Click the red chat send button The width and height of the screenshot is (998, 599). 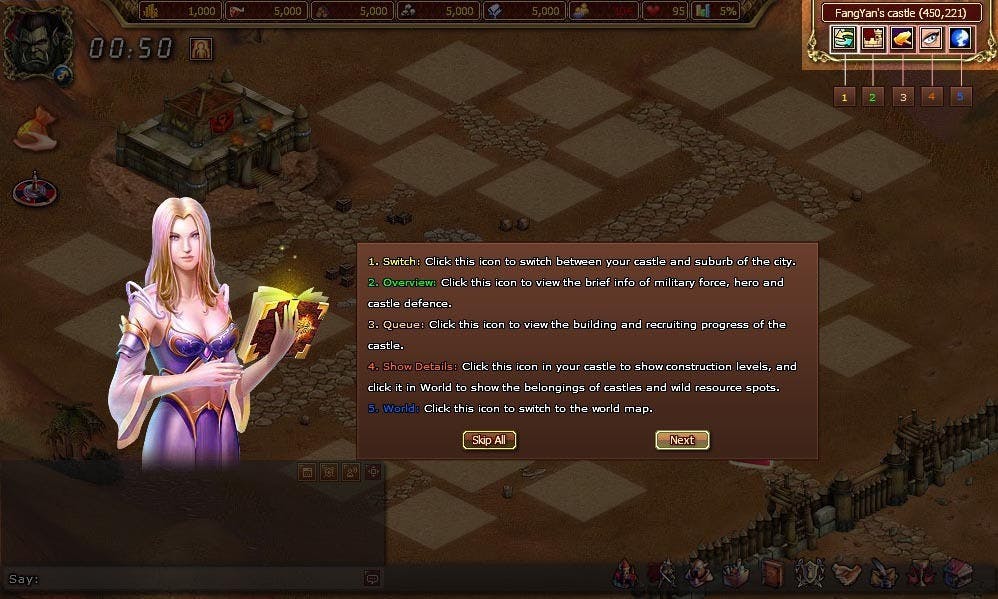(372, 578)
